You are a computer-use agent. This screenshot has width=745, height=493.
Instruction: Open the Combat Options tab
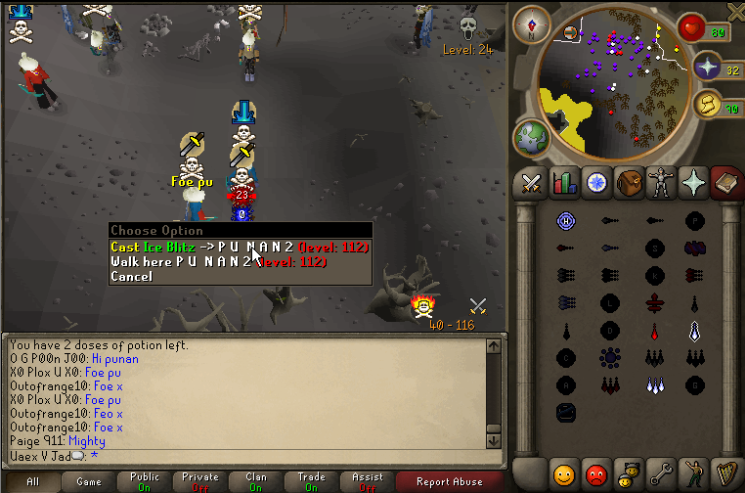[530, 182]
